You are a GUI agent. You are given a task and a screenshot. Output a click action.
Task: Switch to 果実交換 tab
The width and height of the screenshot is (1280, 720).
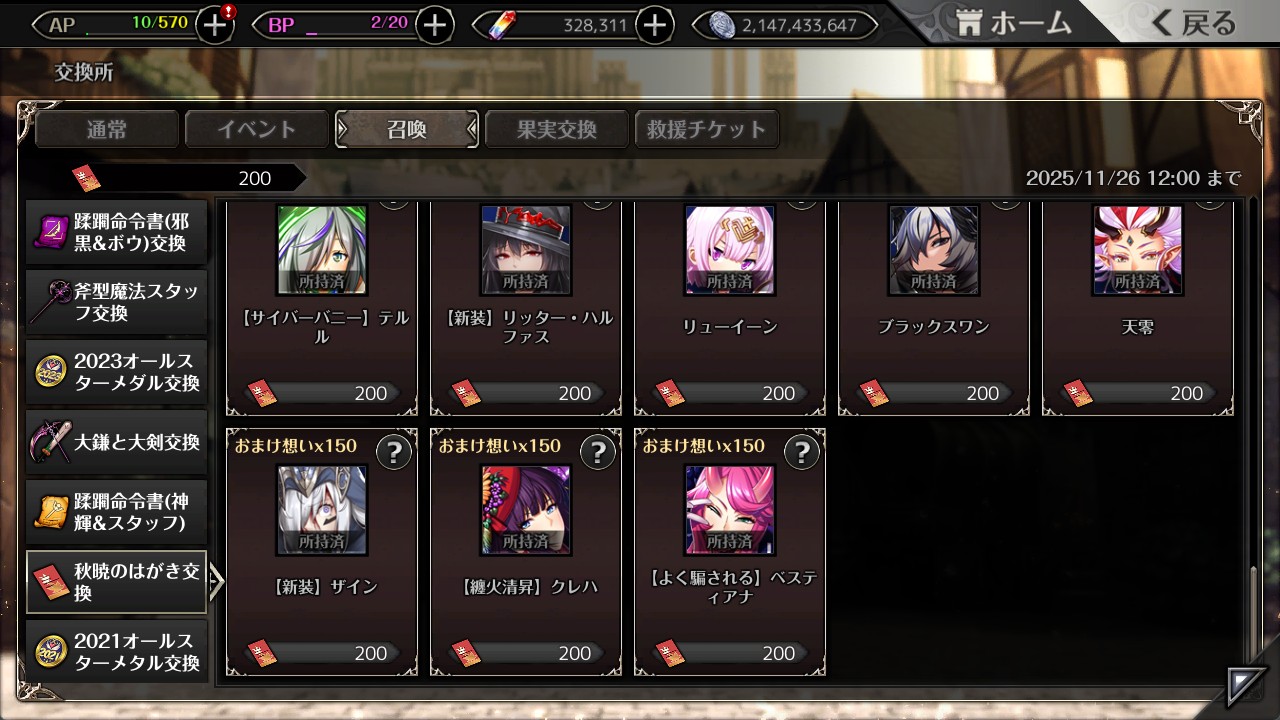pyautogui.click(x=556, y=129)
